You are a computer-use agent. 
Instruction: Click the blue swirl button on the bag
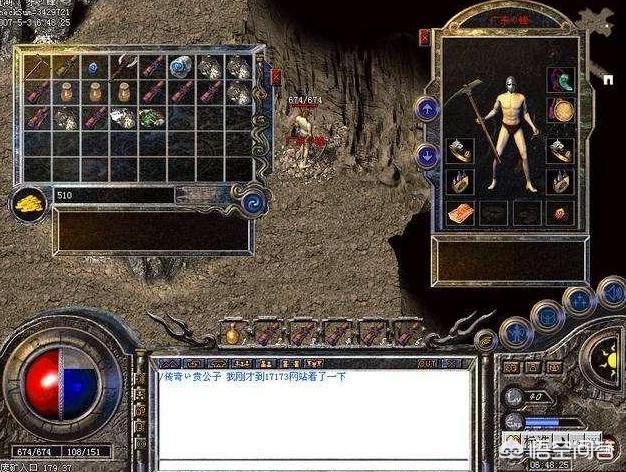click(252, 202)
